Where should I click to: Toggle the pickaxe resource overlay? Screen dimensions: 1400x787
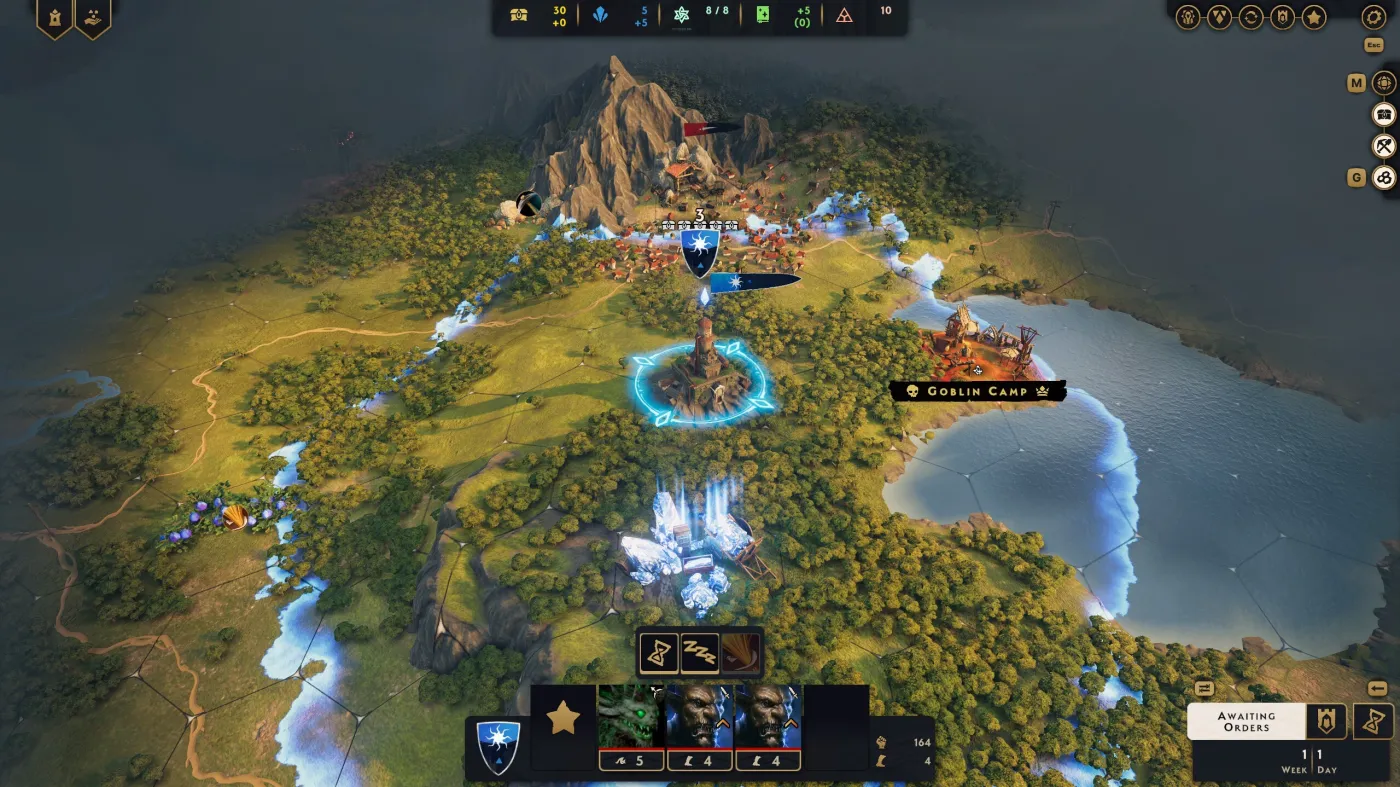tap(1383, 145)
